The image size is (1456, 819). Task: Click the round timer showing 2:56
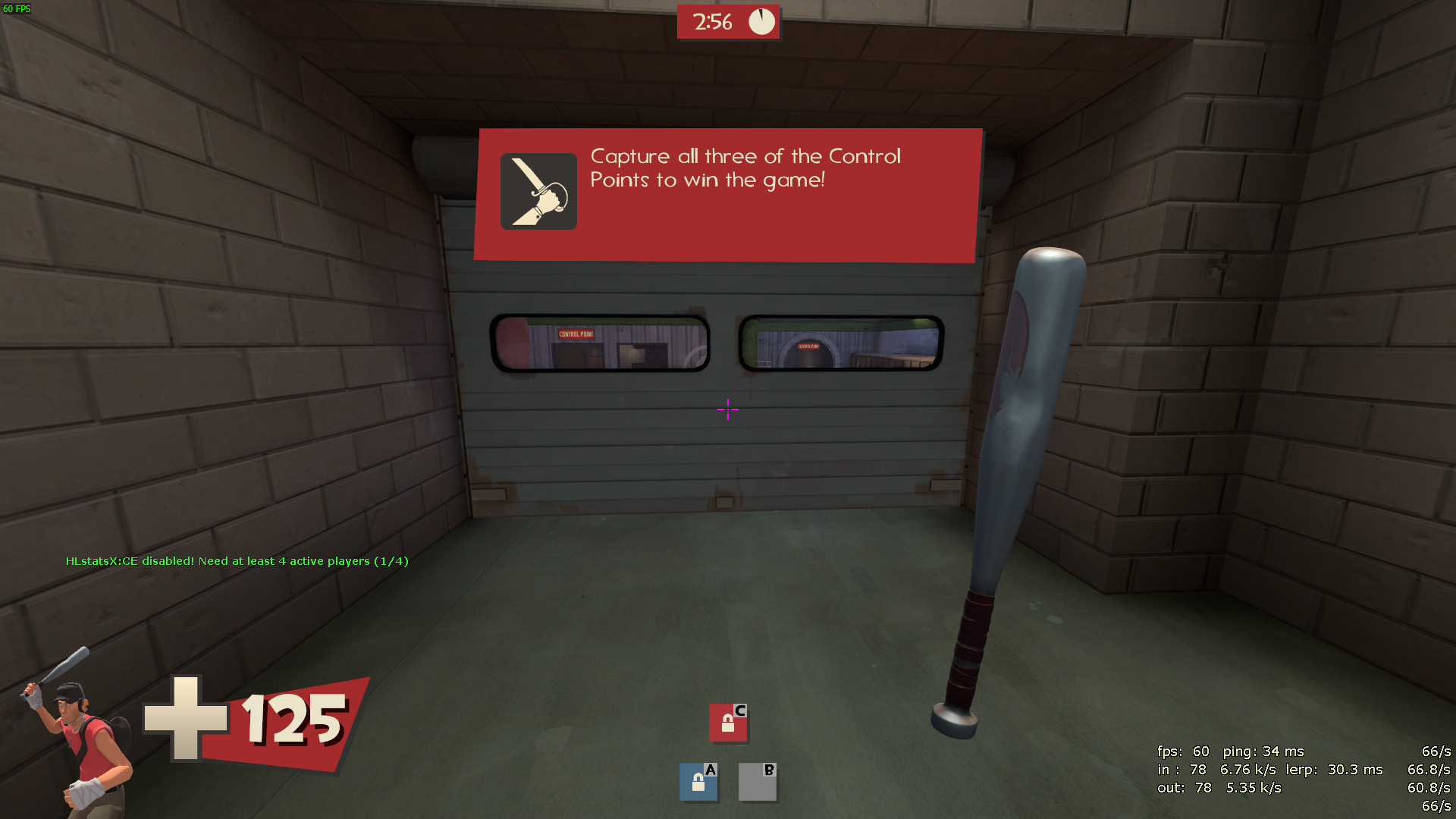point(711,22)
